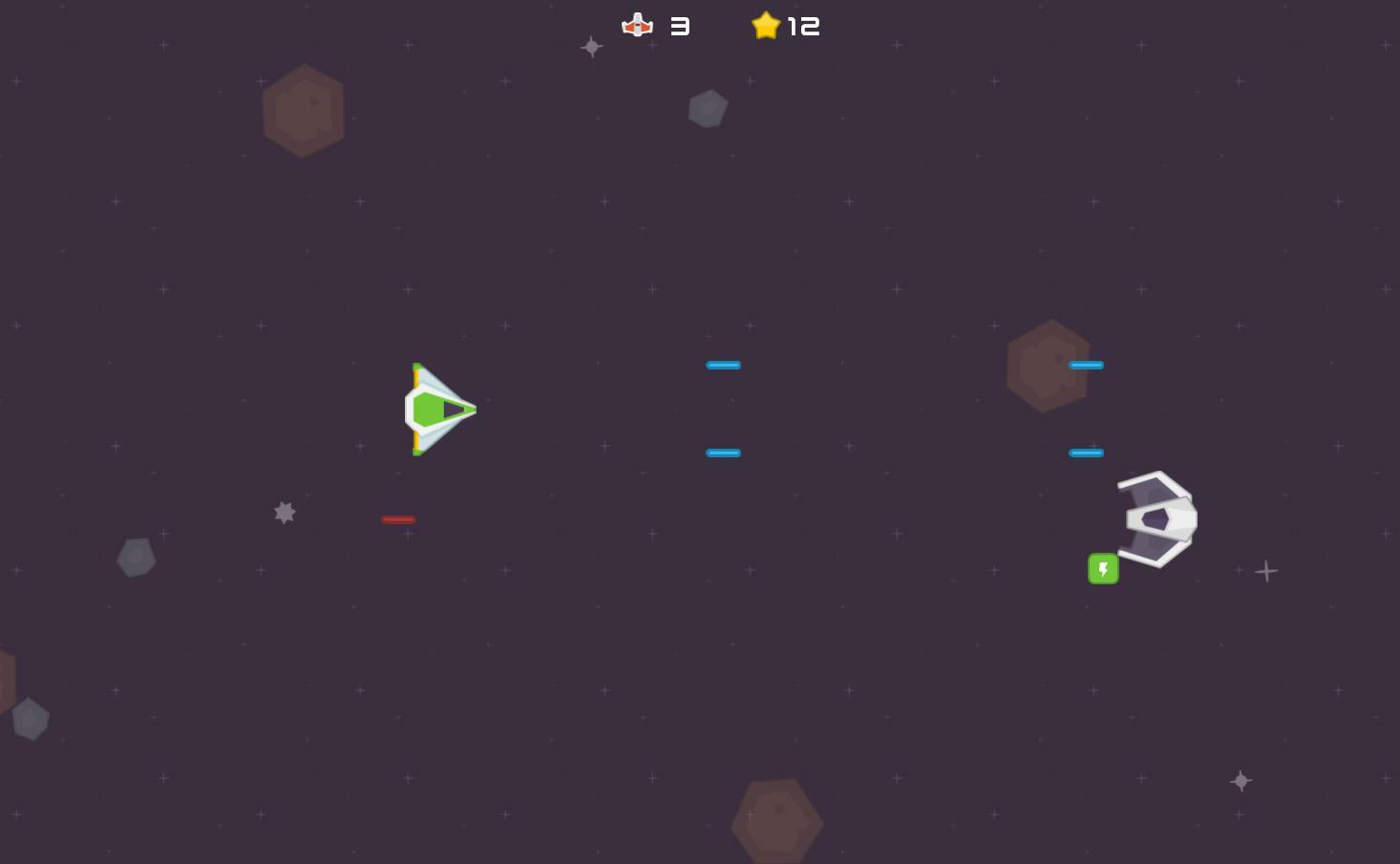Click the small gray asteroid near top center
The width and height of the screenshot is (1400, 864).
708,107
